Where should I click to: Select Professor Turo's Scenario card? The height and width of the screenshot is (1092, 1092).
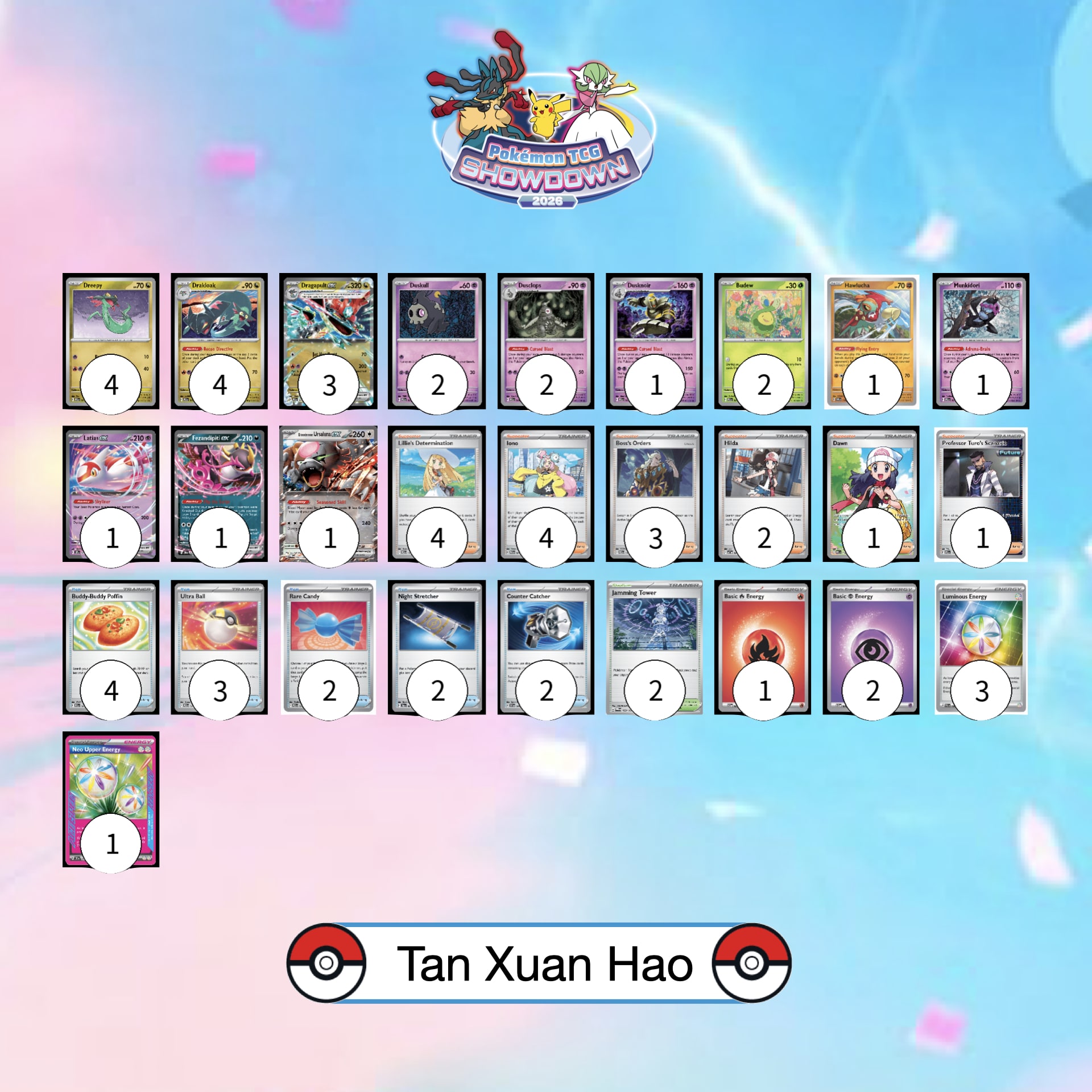pyautogui.click(x=981, y=478)
